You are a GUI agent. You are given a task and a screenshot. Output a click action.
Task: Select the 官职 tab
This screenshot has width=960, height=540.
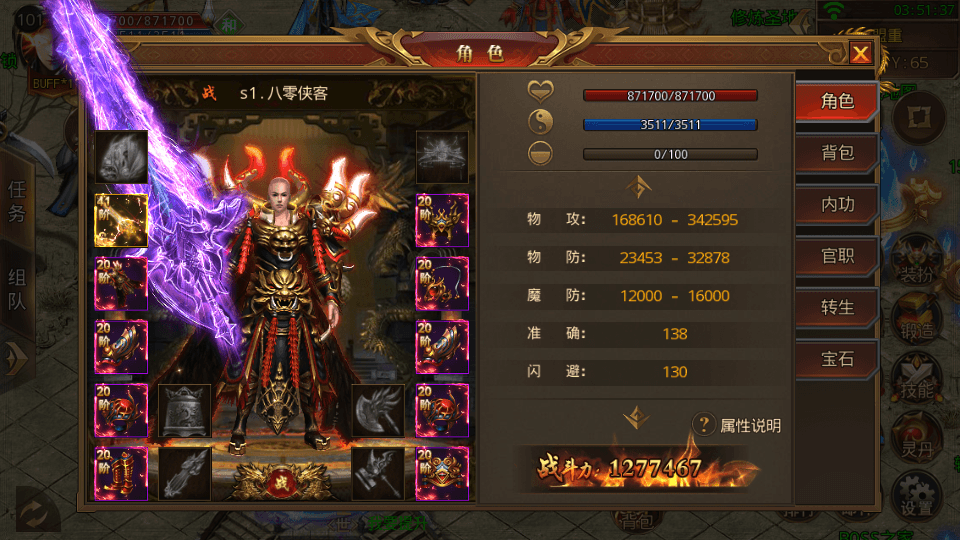[837, 255]
